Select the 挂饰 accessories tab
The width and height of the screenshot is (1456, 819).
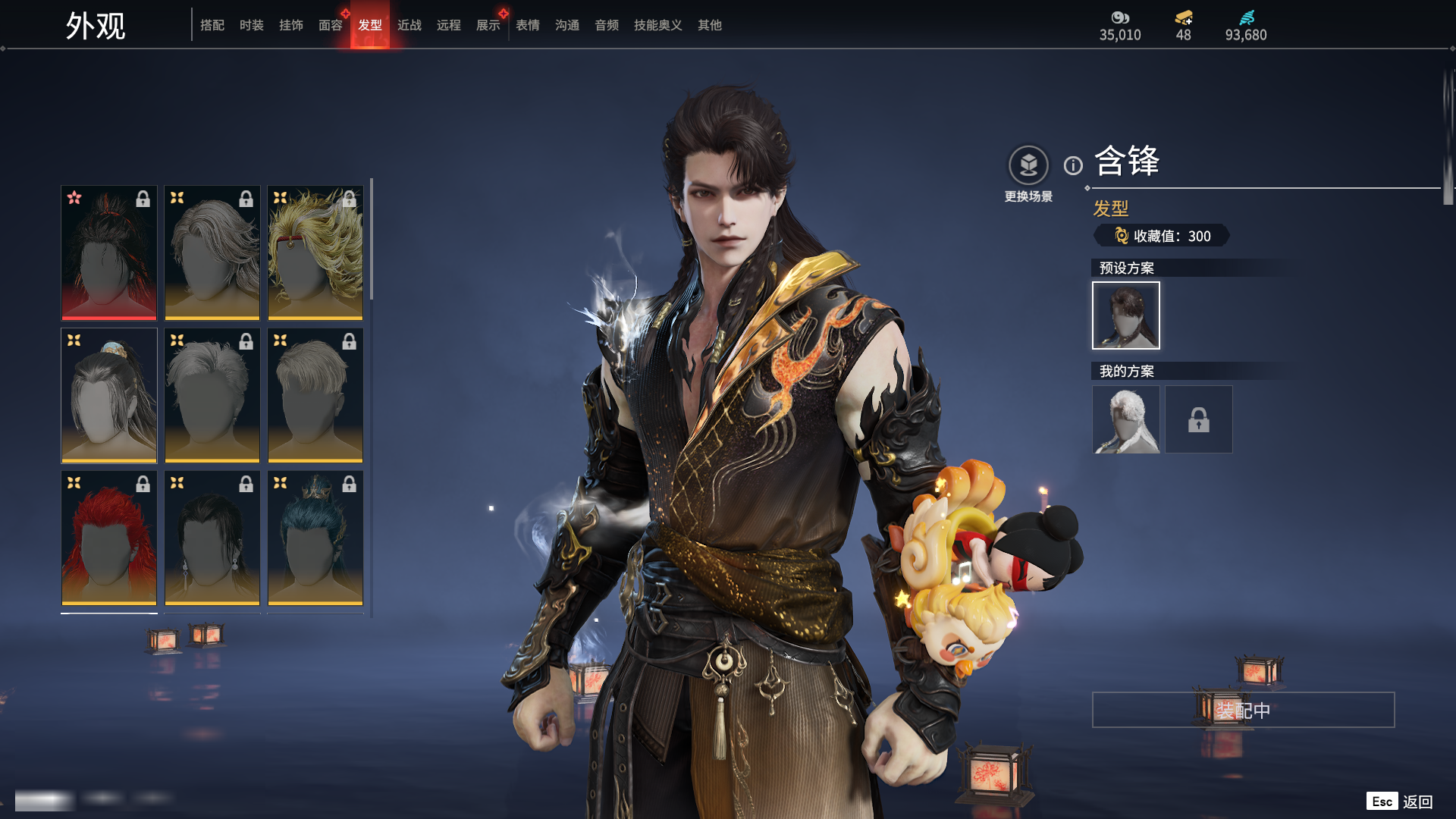tap(291, 25)
